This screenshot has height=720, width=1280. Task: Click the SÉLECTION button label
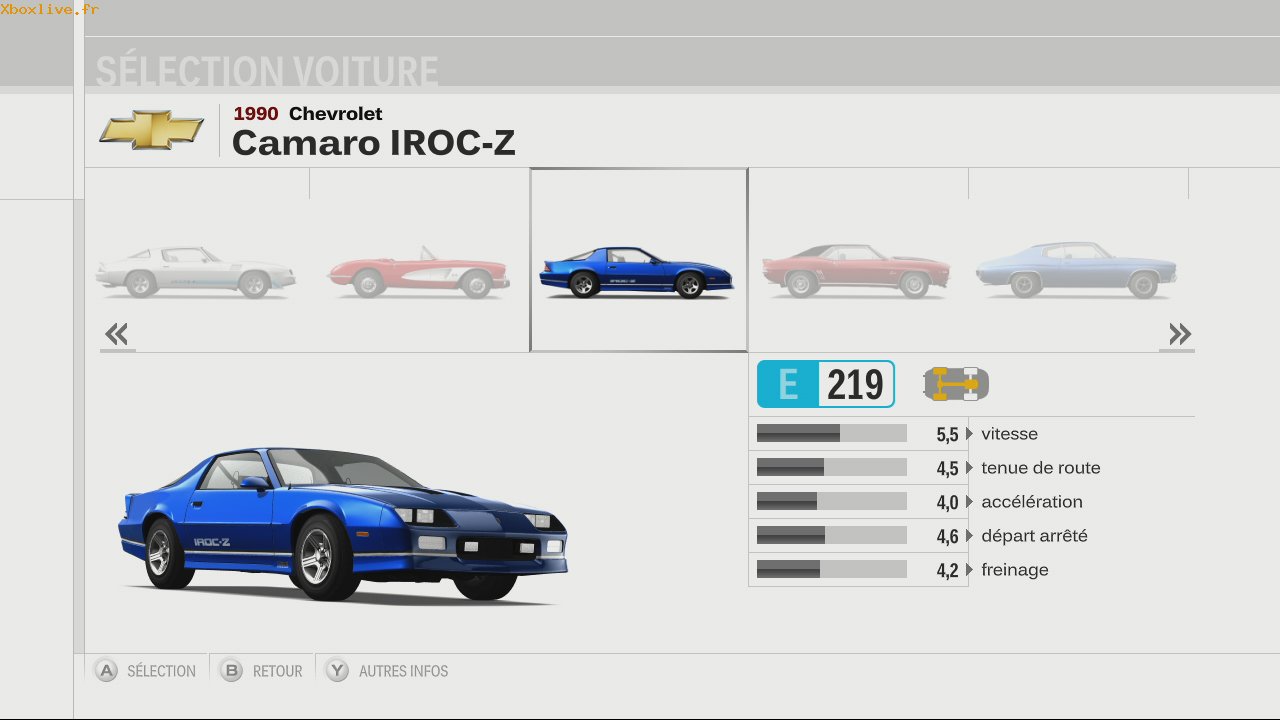click(x=160, y=671)
